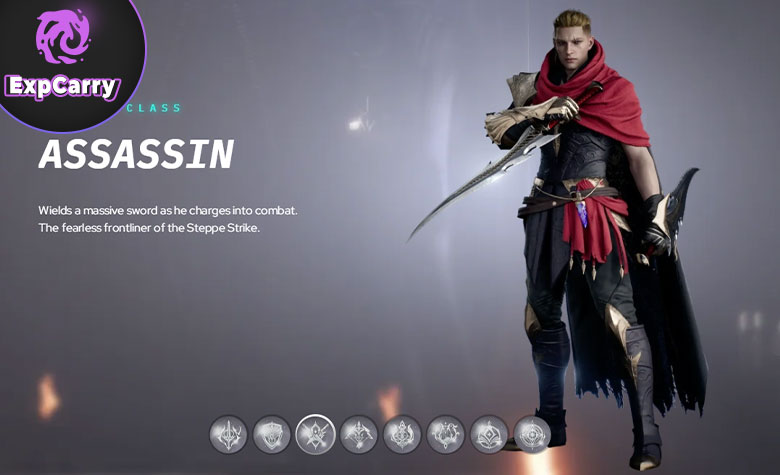Click the ExpCarry logo badge
780x475 pixels.
pos(63,62)
